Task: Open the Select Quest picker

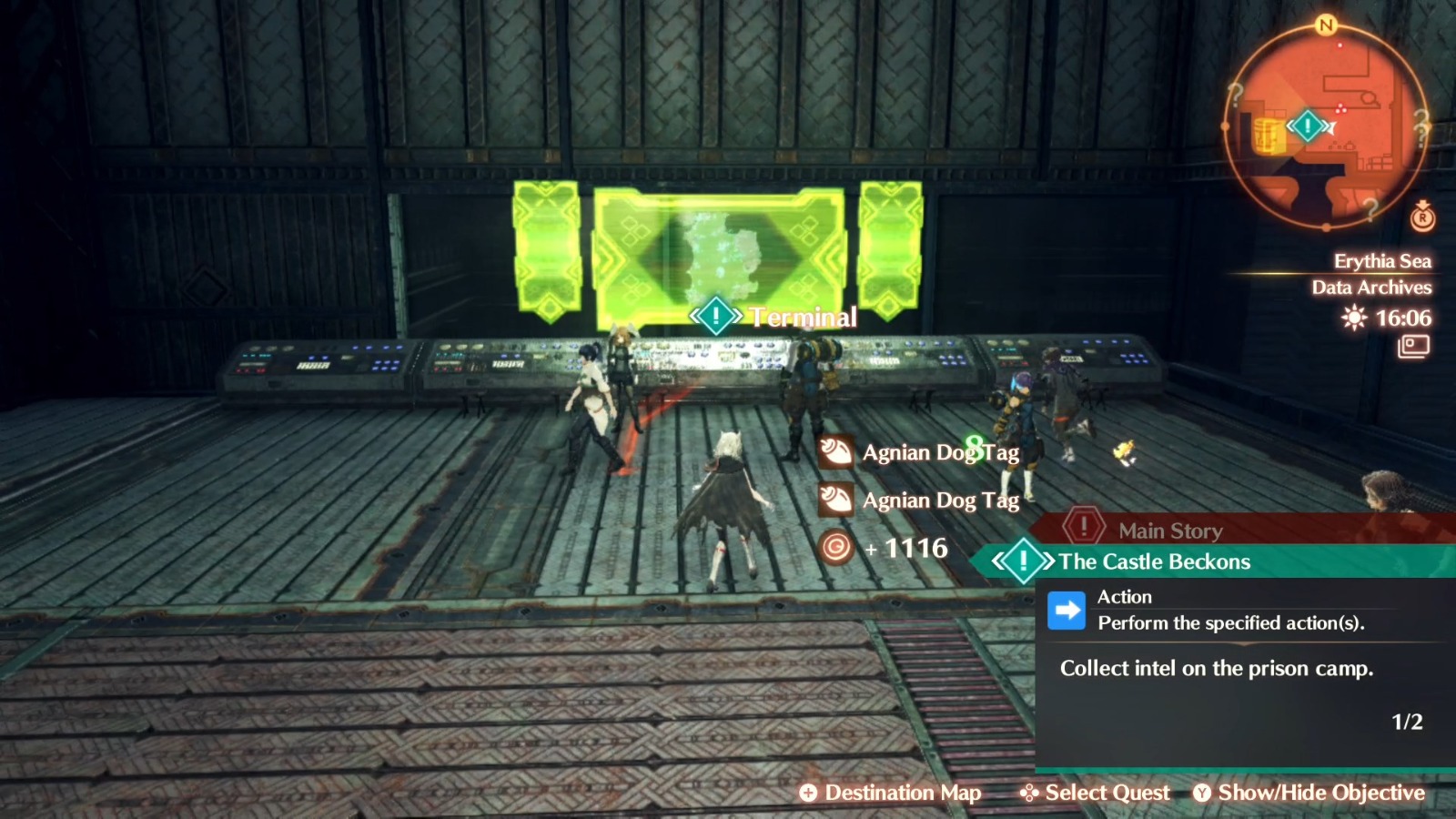Action: pyautogui.click(x=1092, y=793)
